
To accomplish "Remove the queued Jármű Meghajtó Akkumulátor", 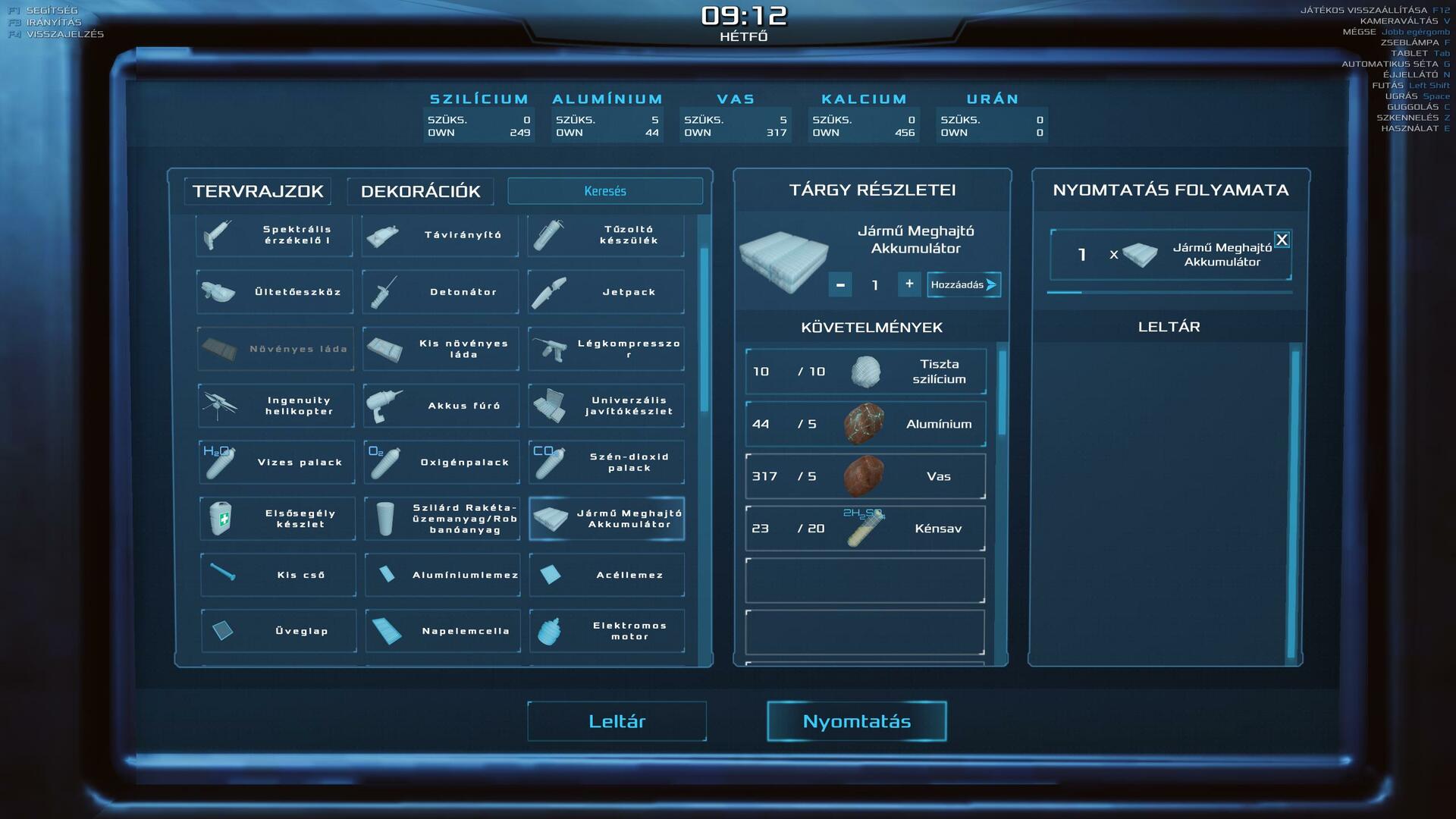I will (1282, 240).
